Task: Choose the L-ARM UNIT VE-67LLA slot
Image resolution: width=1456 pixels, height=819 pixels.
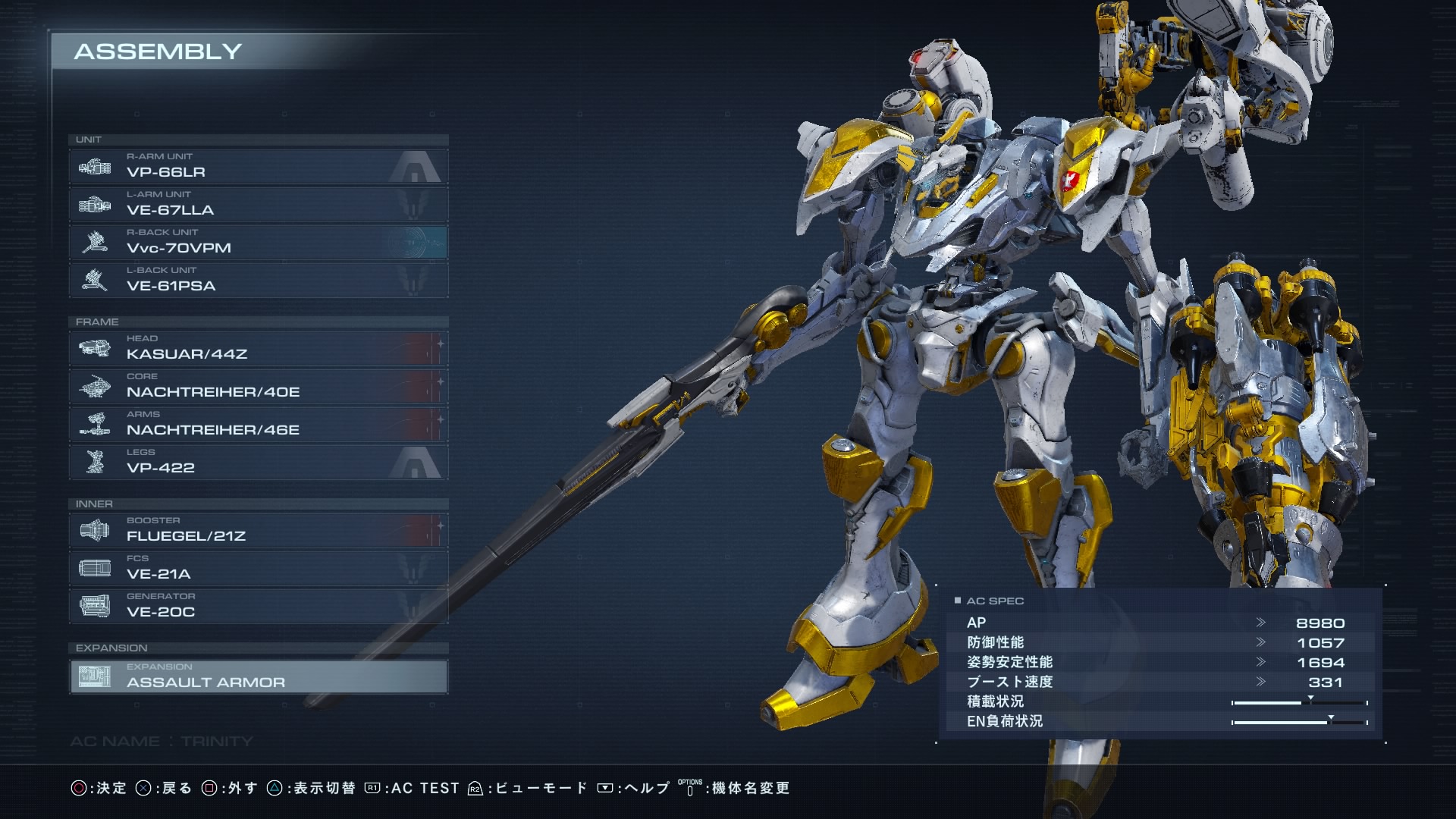Action: pyautogui.click(x=258, y=204)
